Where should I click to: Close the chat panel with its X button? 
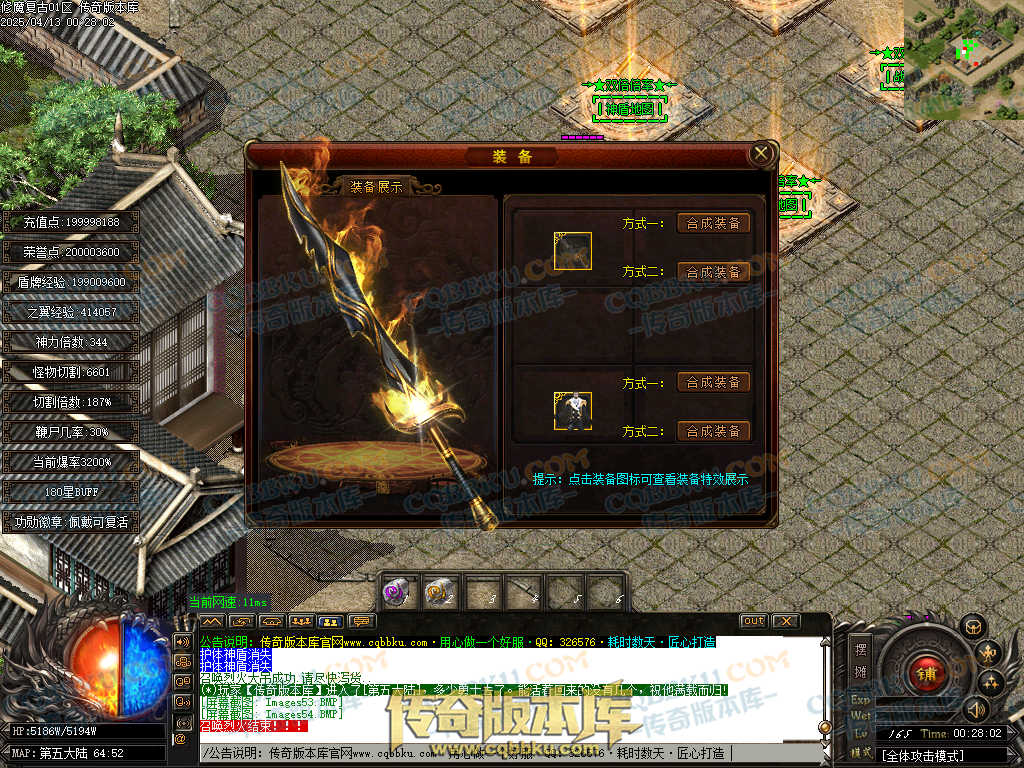(786, 621)
